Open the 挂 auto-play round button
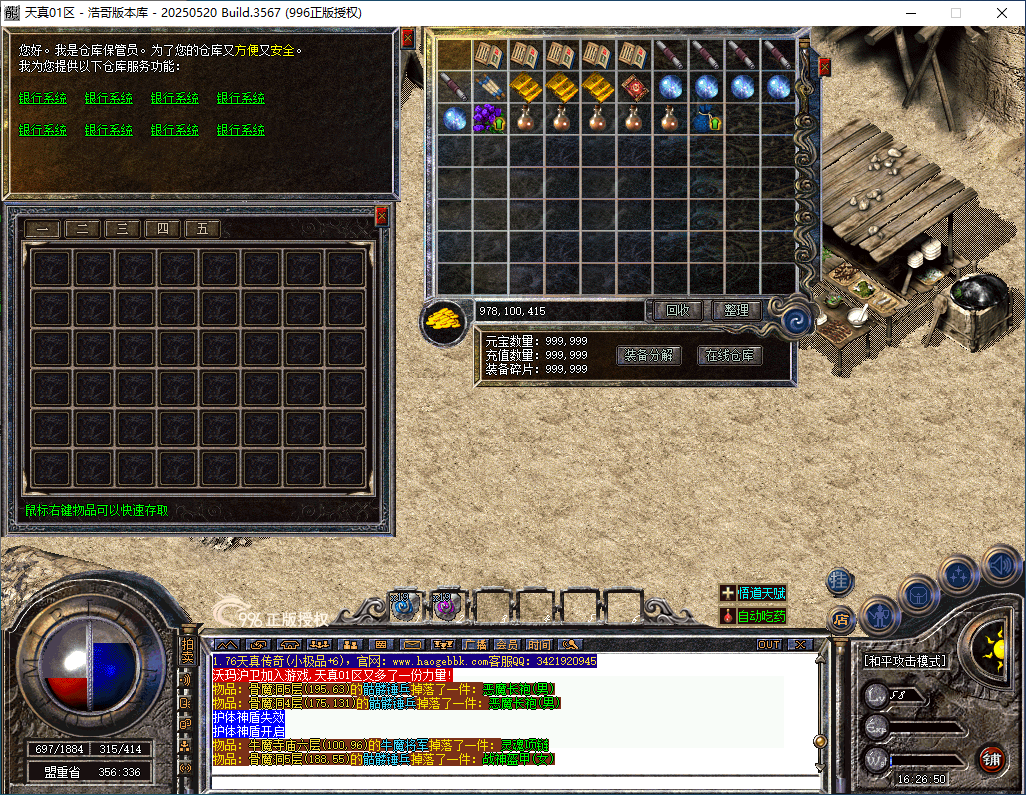 (x=840, y=580)
